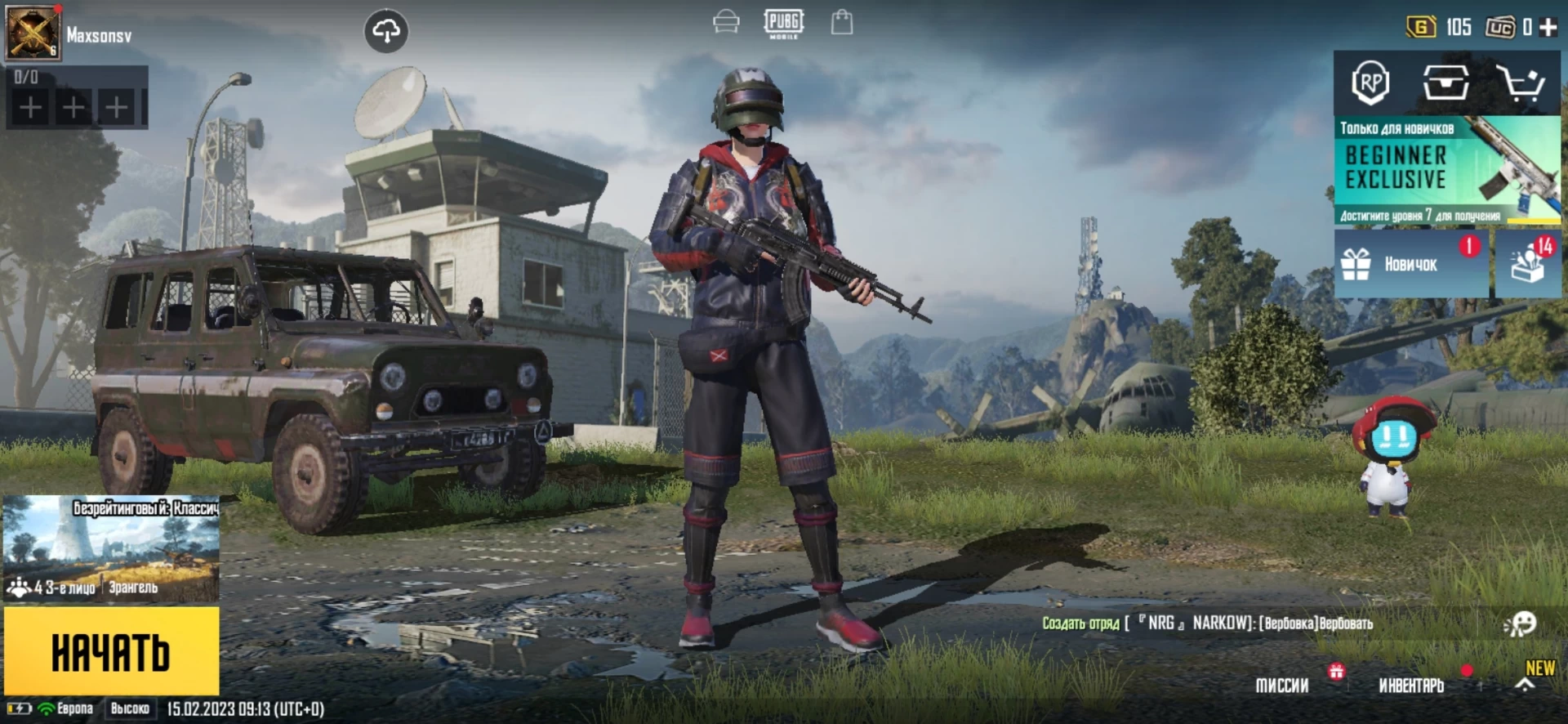This screenshot has width=1568, height=724.
Task: Add UC with the plus button
Action: (1548, 27)
